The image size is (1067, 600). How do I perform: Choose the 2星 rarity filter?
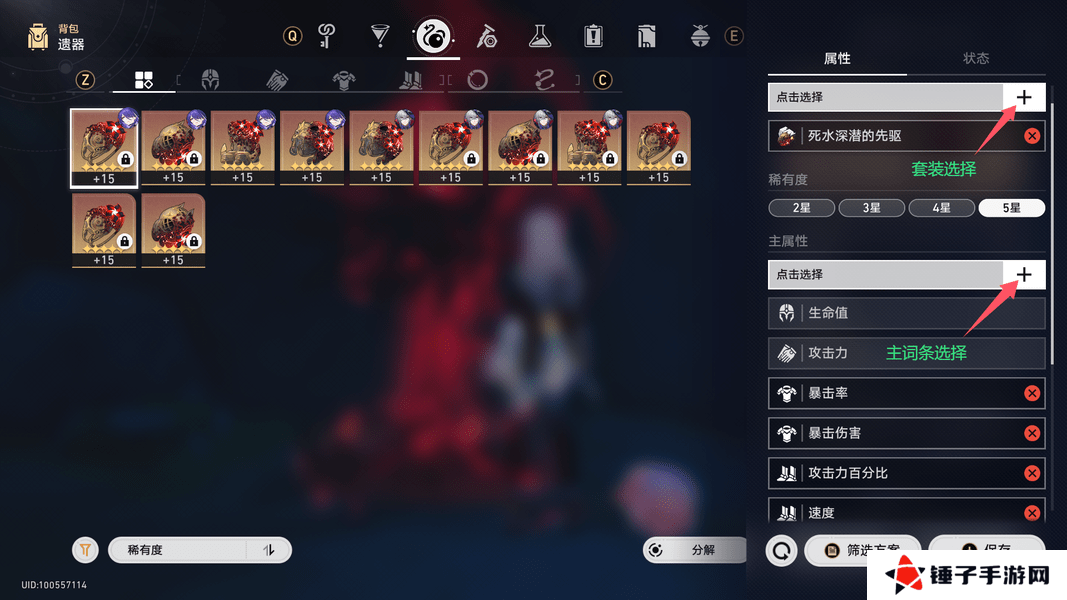[802, 208]
